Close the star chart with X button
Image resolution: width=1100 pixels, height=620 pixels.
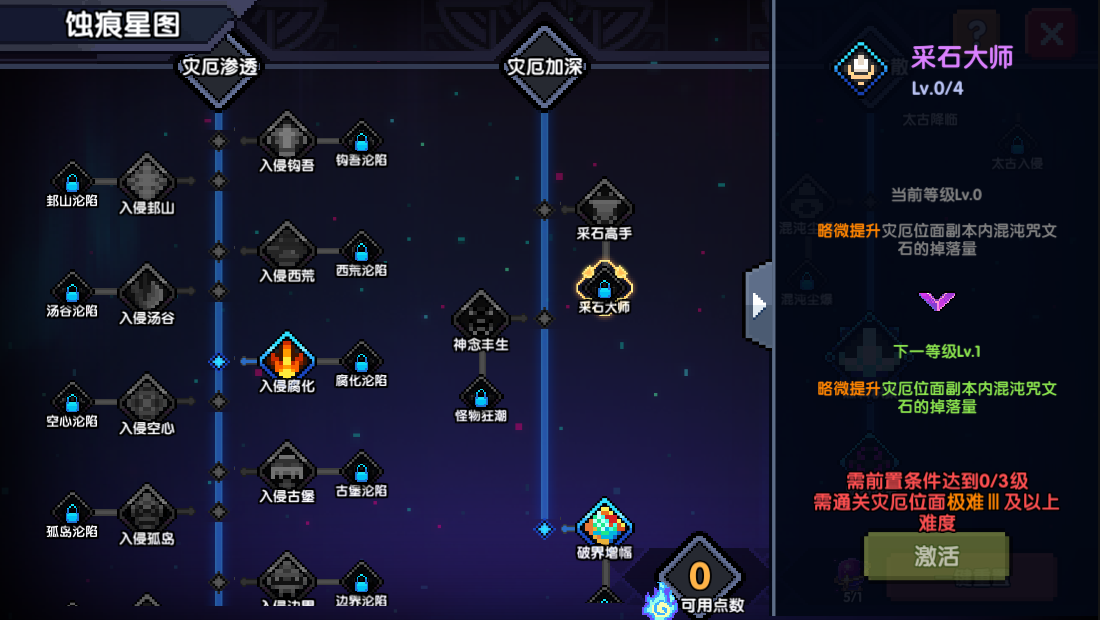1051,36
